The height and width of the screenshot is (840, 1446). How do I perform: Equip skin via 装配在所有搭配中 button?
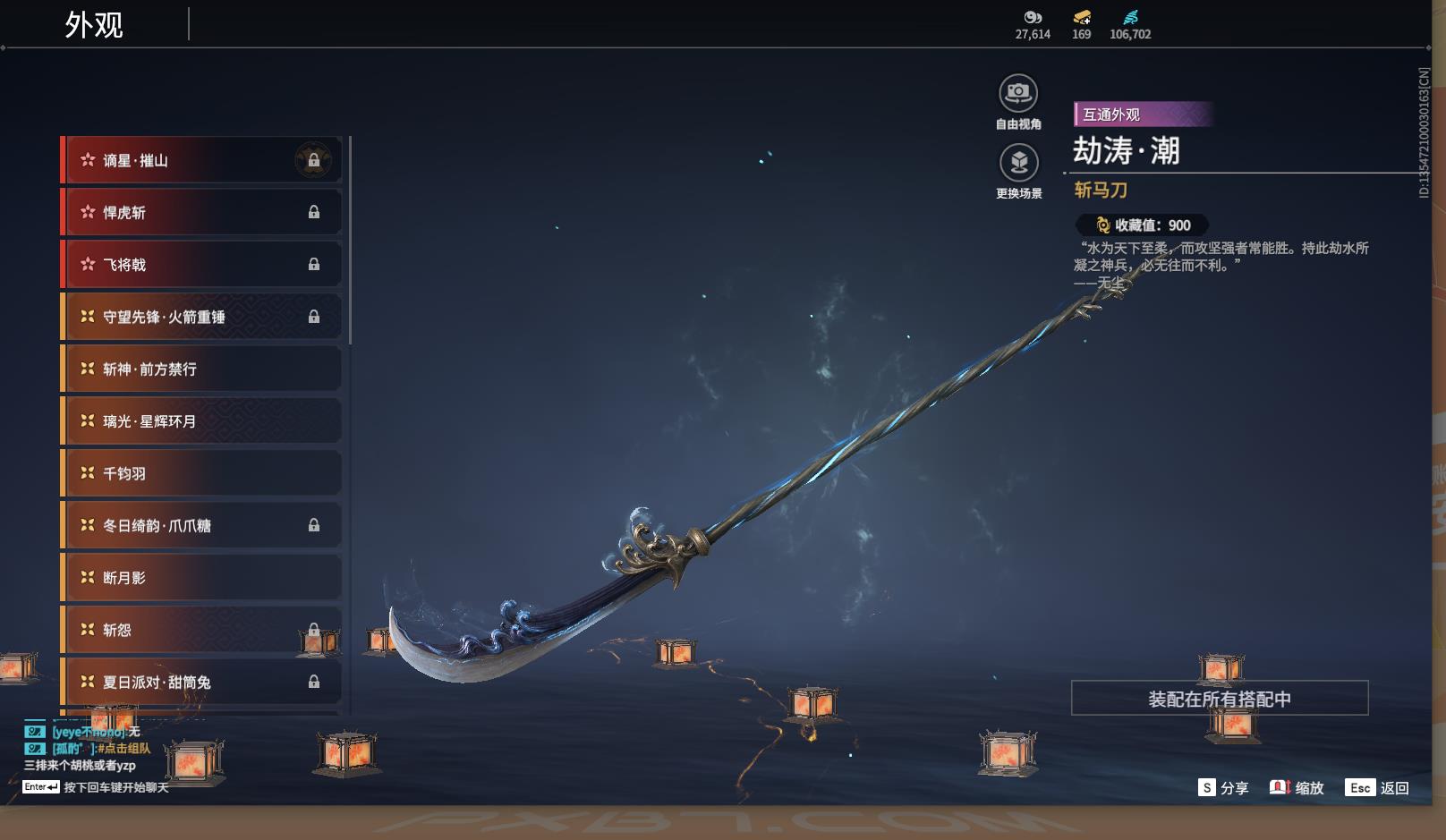coord(1219,699)
